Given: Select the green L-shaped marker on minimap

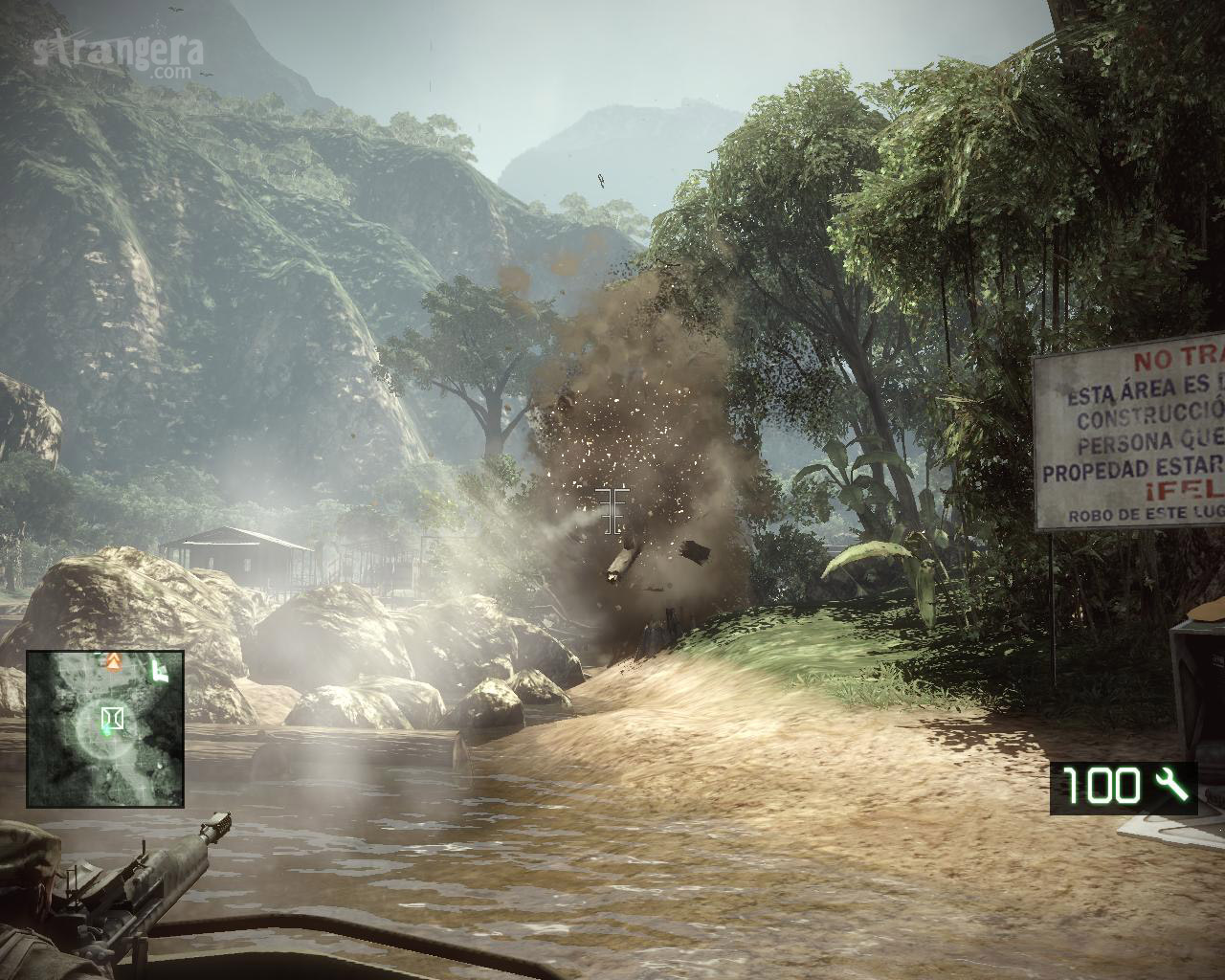Looking at the screenshot, I should coord(159,672).
